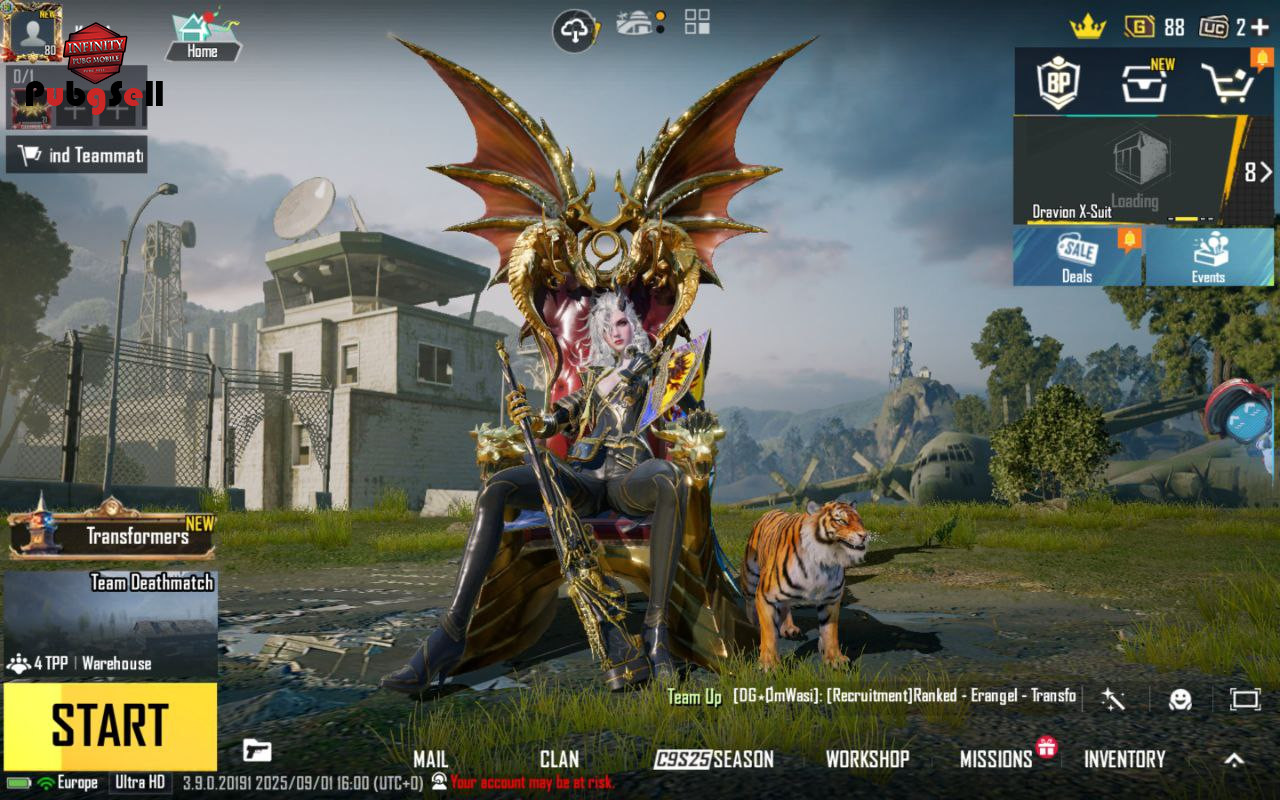Open the Clan menu
1280x800 pixels.
tap(559, 759)
